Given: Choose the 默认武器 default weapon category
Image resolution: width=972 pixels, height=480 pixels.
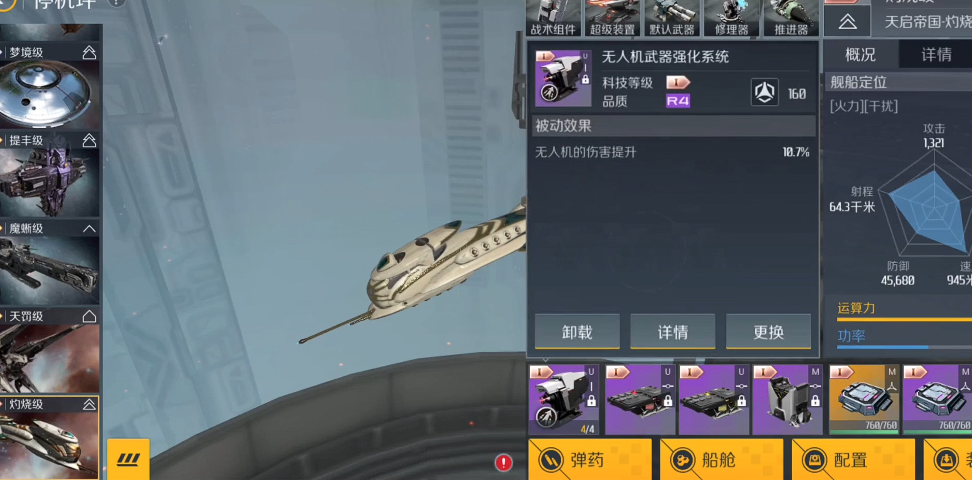Looking at the screenshot, I should pos(671,18).
